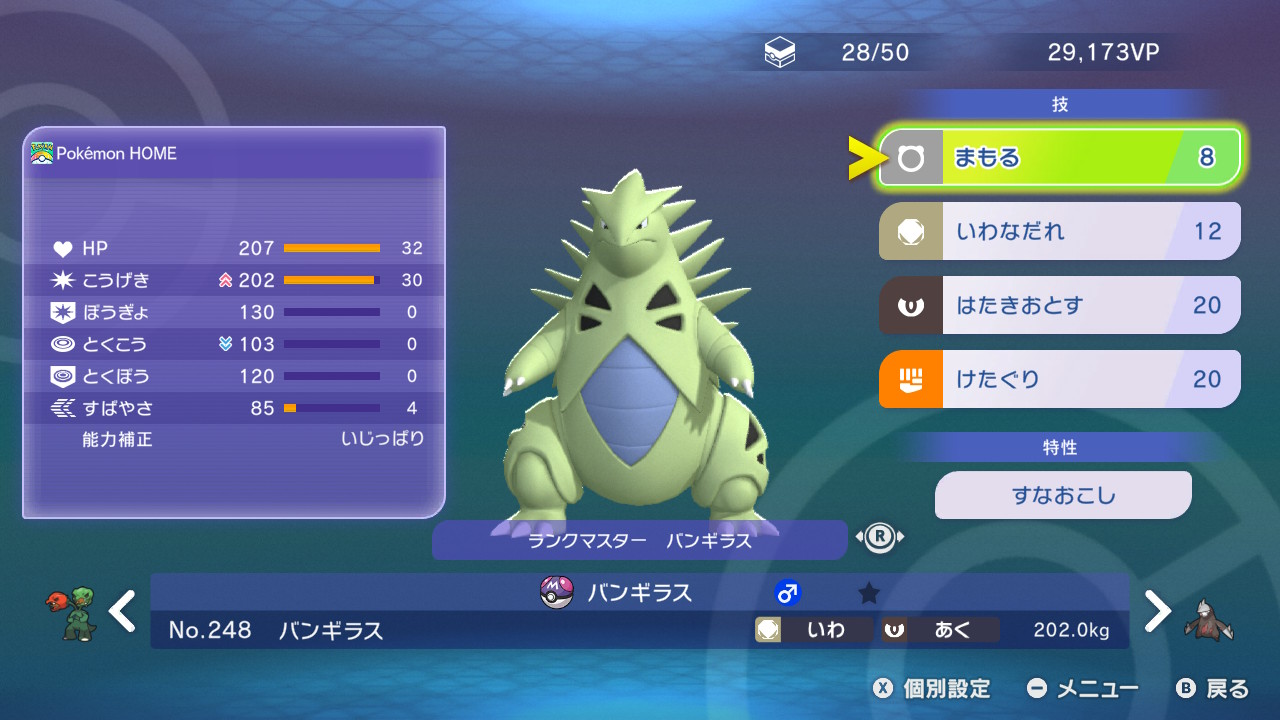This screenshot has width=1280, height=720.
Task: Open the ランクマスター バンギラス title banner
Action: [639, 541]
